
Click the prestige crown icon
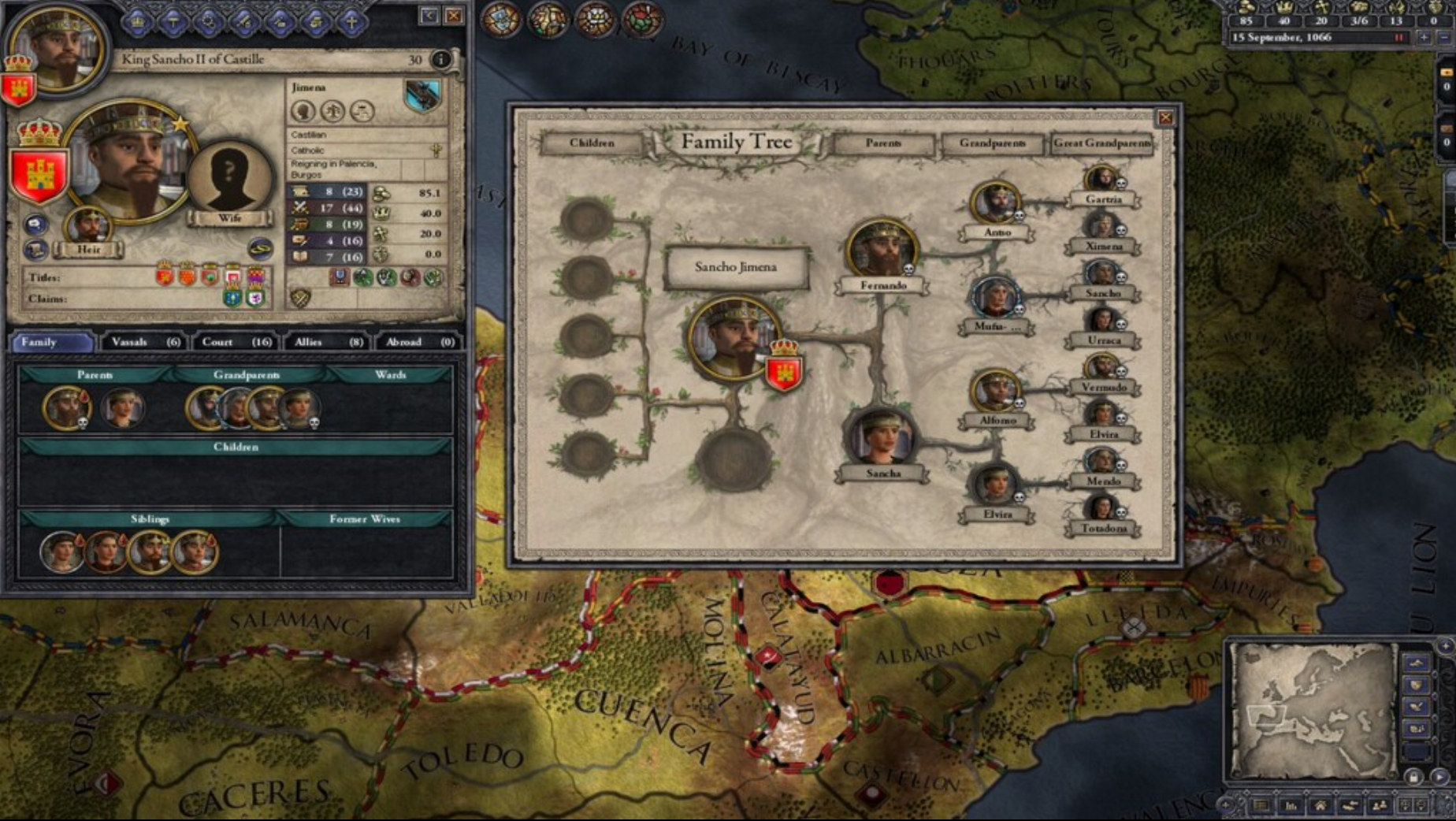click(x=381, y=214)
